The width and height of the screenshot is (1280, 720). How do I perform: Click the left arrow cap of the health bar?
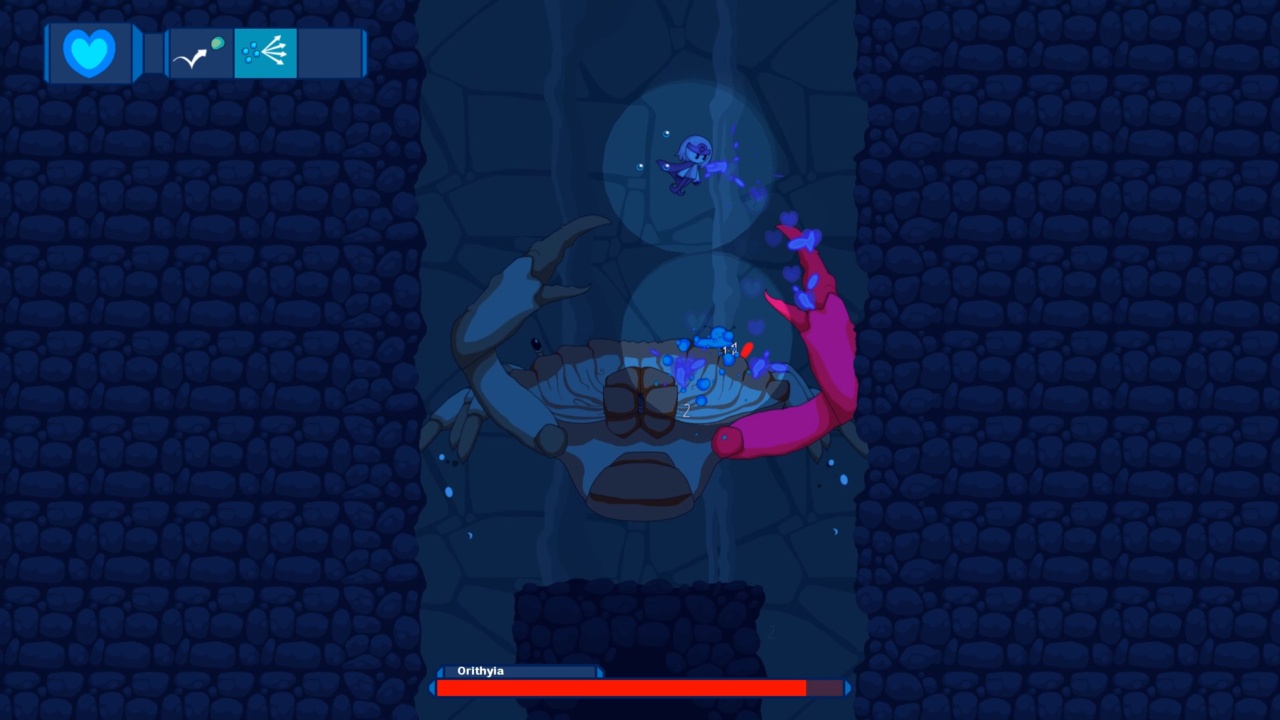(434, 688)
